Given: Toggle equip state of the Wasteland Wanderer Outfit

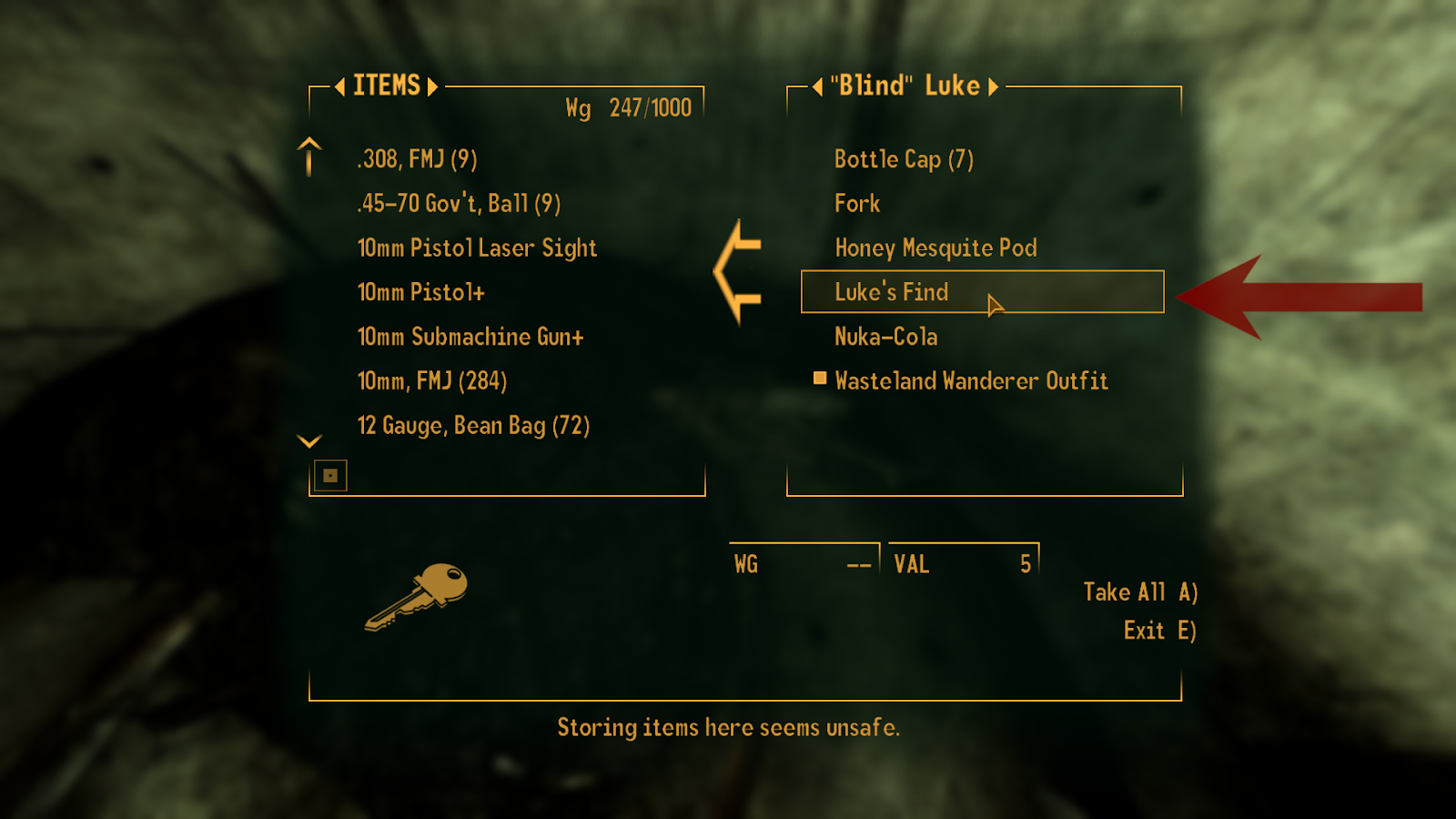Looking at the screenshot, I should pos(970,381).
